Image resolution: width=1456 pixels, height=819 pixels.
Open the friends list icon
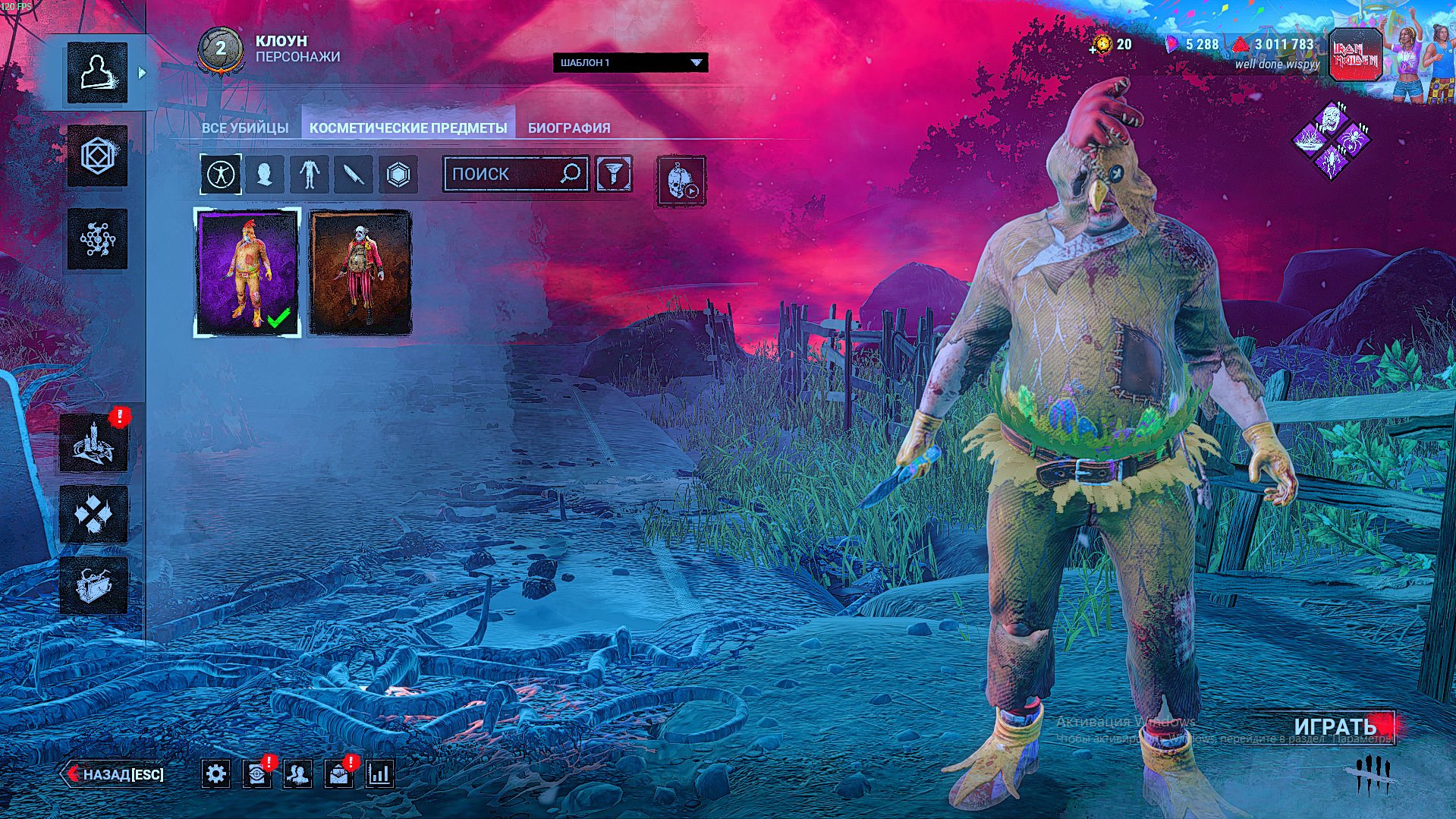click(x=297, y=774)
